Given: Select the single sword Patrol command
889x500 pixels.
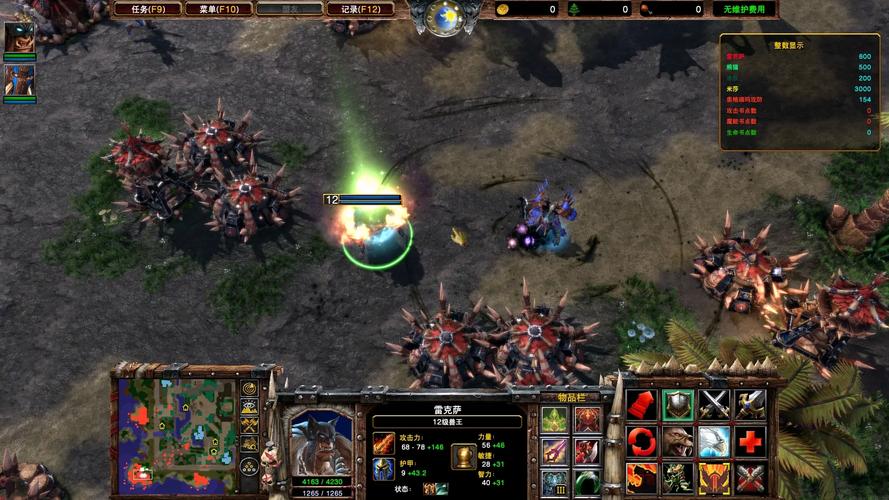Looking at the screenshot, I should click(x=749, y=405).
